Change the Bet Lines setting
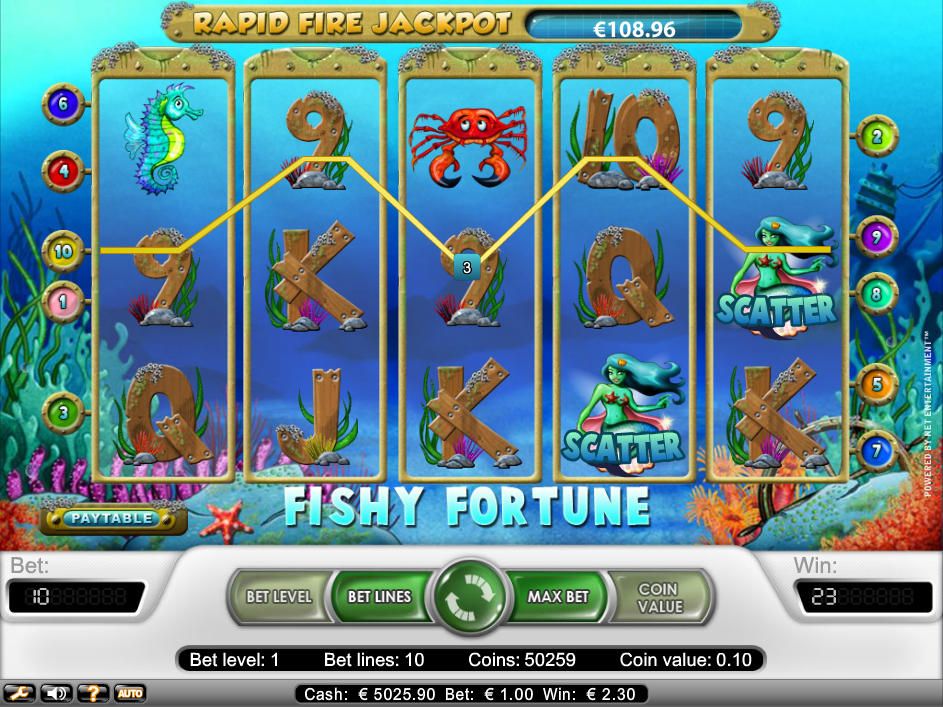This screenshot has height=707, width=943. [x=379, y=597]
